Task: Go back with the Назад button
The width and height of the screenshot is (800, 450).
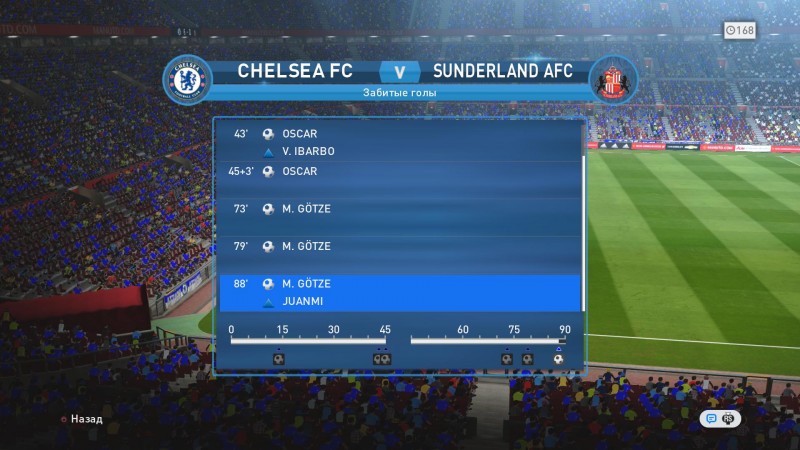Action: coord(81,420)
